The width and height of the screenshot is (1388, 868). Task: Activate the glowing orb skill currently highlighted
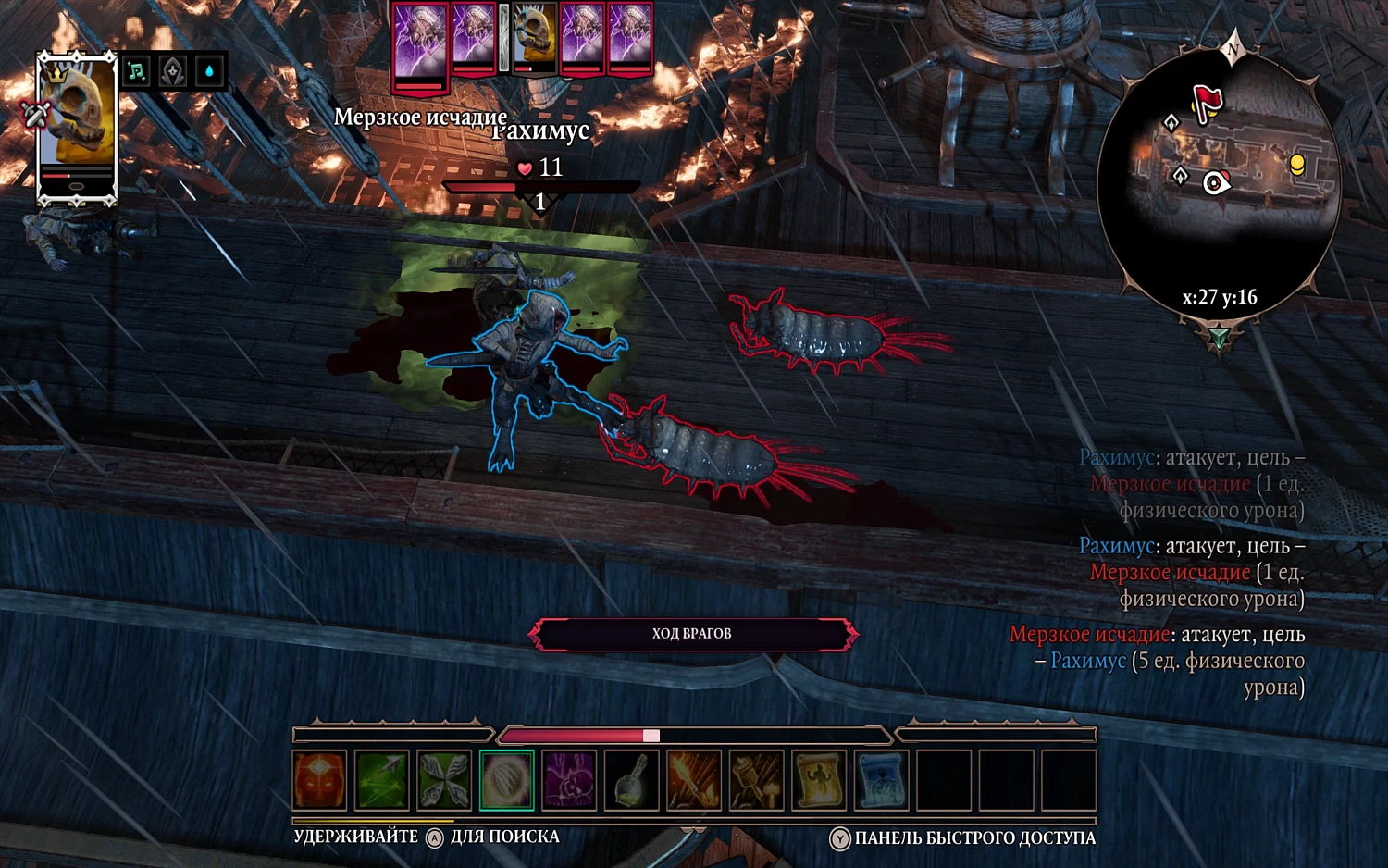pyautogui.click(x=505, y=778)
